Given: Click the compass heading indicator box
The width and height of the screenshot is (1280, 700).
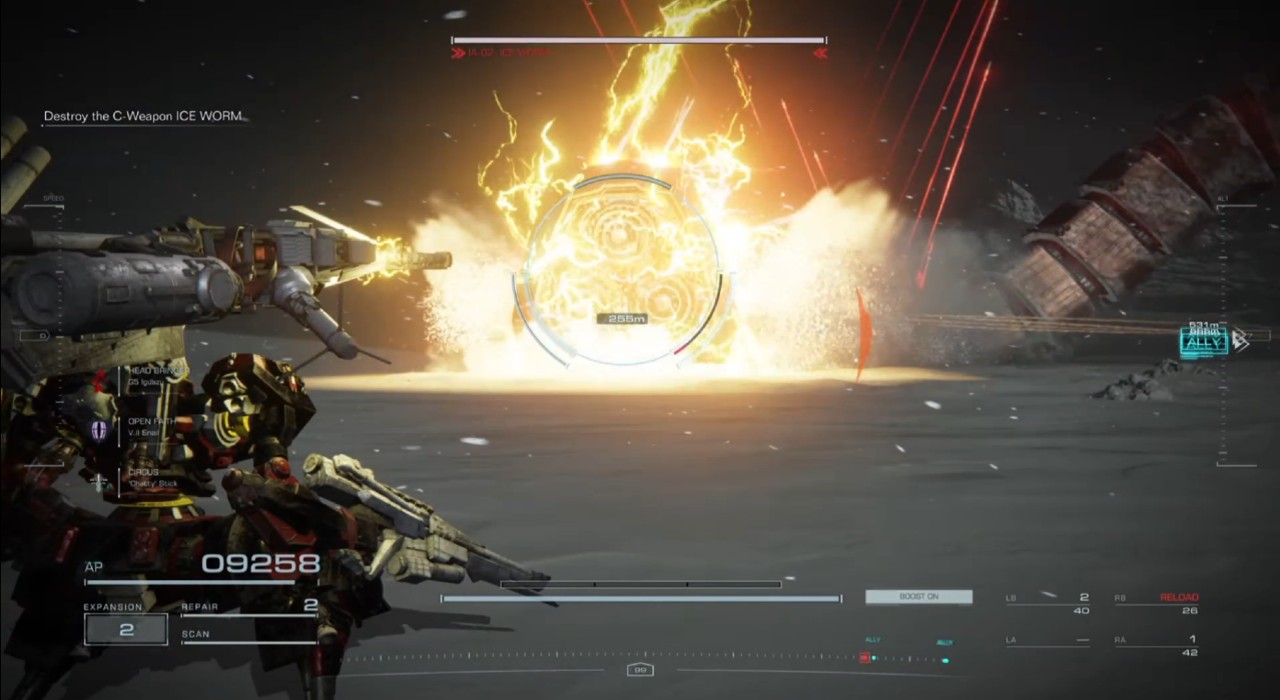Looking at the screenshot, I should point(640,670).
